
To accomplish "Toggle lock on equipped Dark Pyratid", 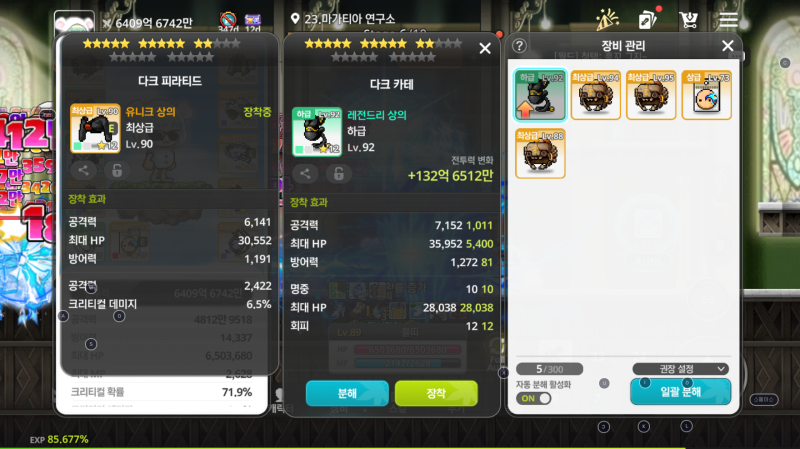I will click(x=118, y=171).
